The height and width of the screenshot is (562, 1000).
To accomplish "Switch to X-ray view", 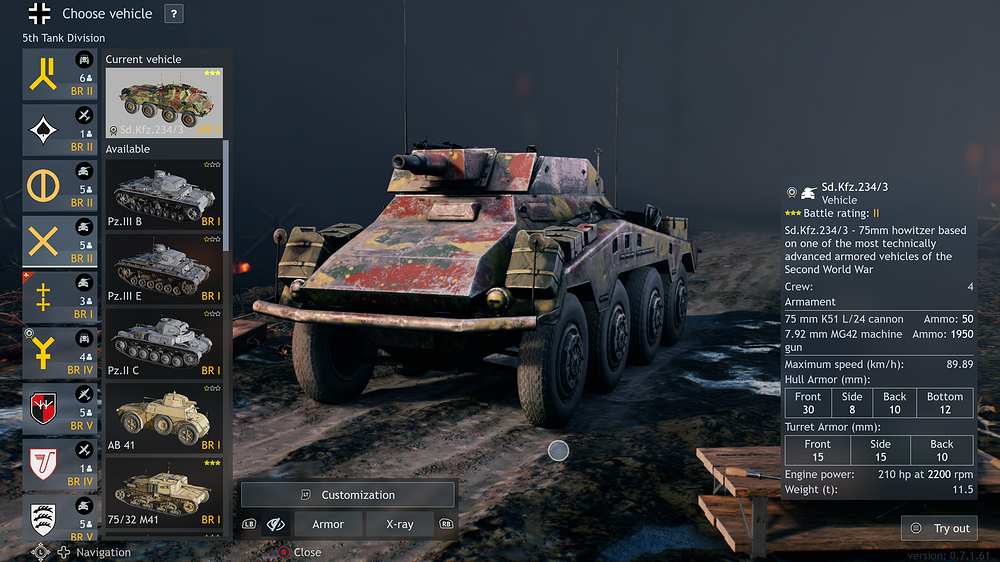I will pos(400,524).
